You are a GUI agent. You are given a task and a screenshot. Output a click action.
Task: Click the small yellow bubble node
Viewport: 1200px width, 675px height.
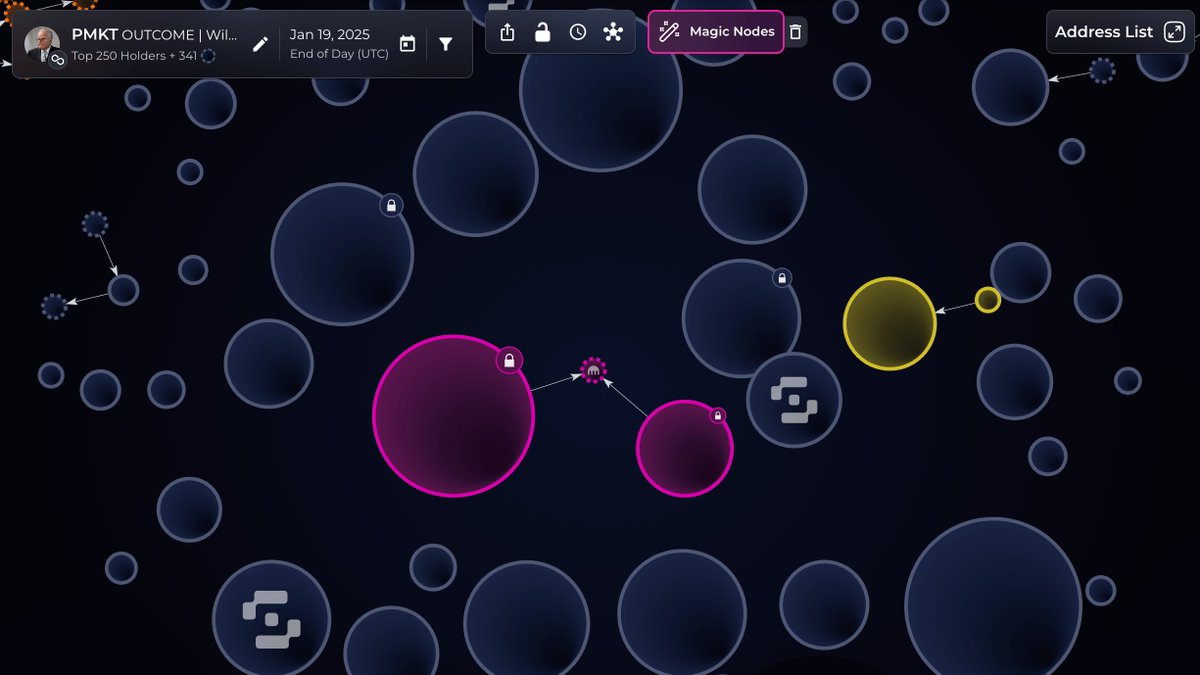point(987,300)
